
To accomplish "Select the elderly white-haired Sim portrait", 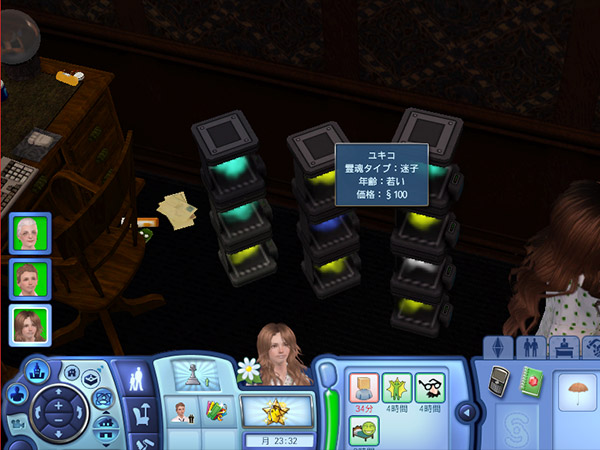I will (27, 233).
